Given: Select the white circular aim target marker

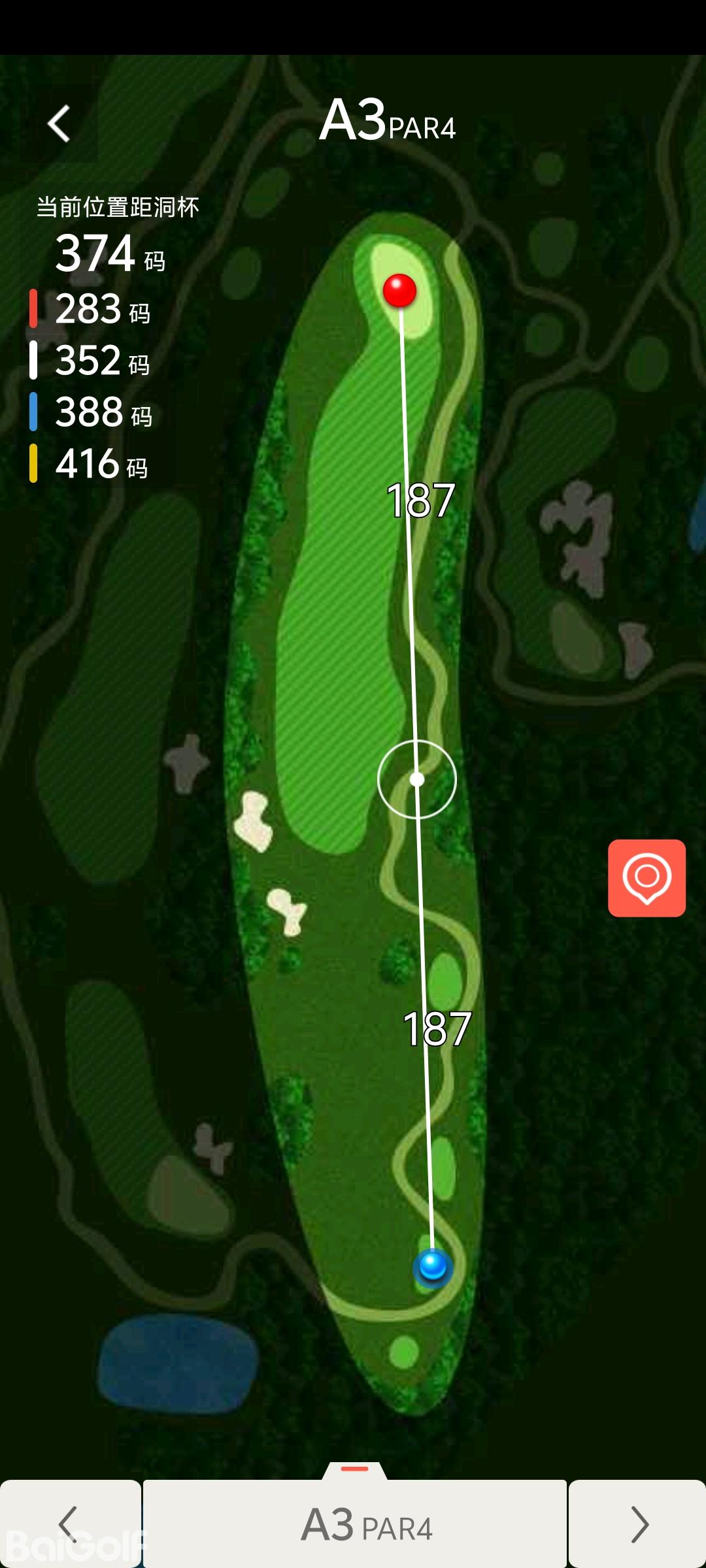Looking at the screenshot, I should point(417,779).
